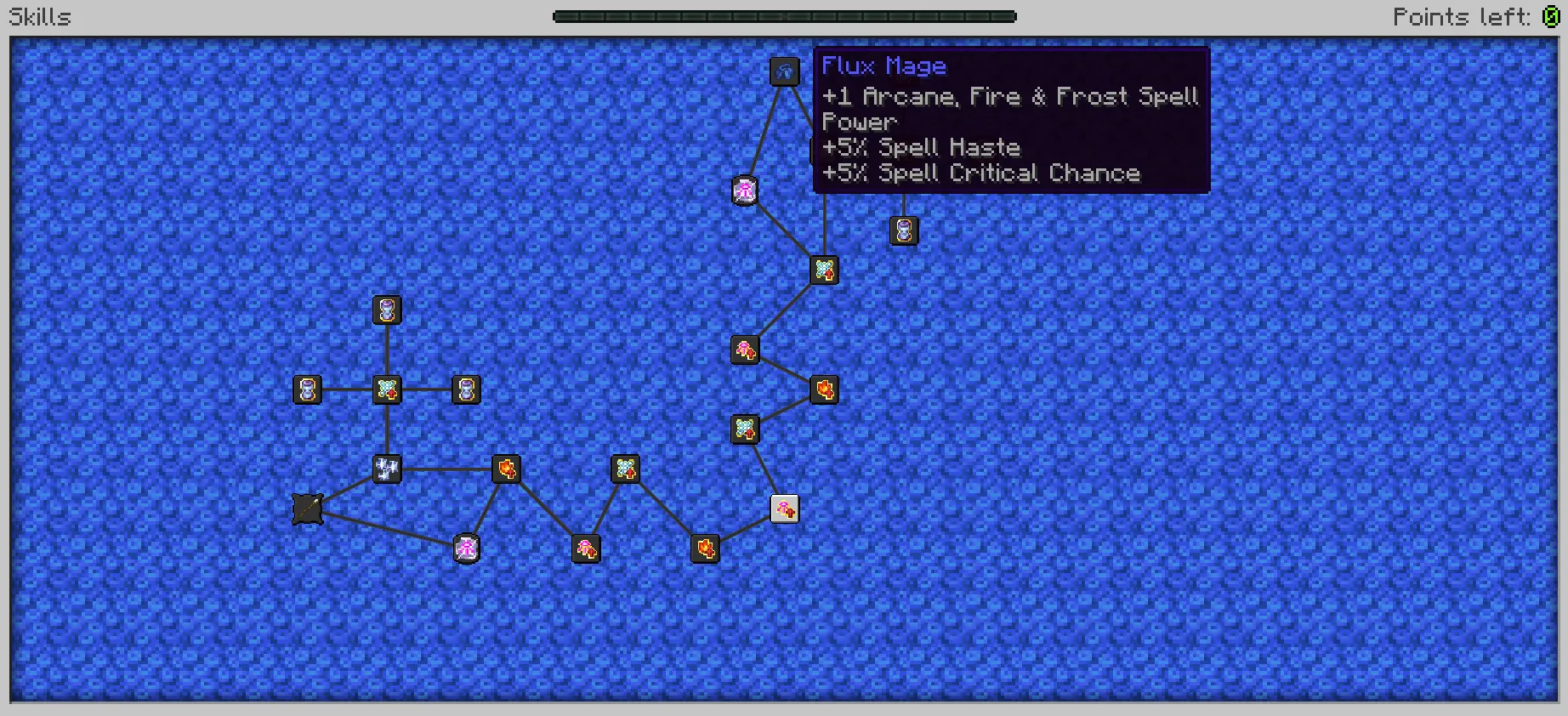Click the lower fire upgrade node in the right chain

coord(823,389)
